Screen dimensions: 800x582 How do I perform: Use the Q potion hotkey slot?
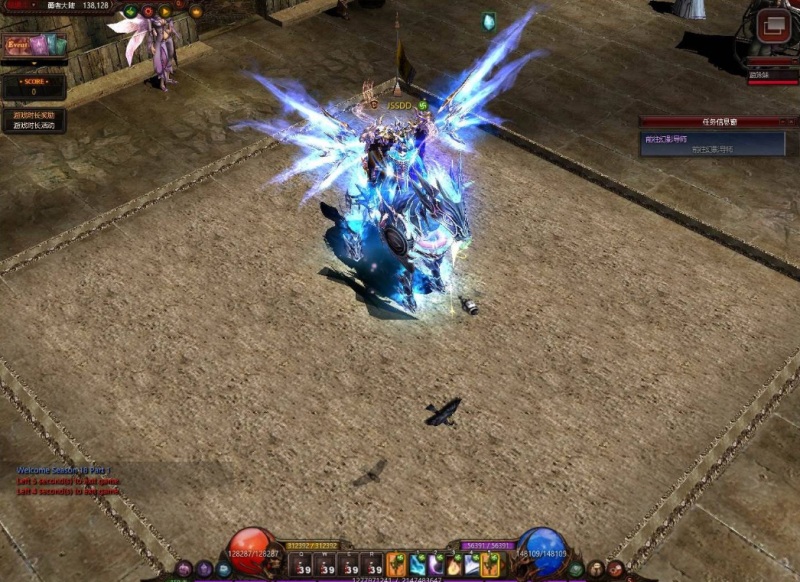point(299,566)
